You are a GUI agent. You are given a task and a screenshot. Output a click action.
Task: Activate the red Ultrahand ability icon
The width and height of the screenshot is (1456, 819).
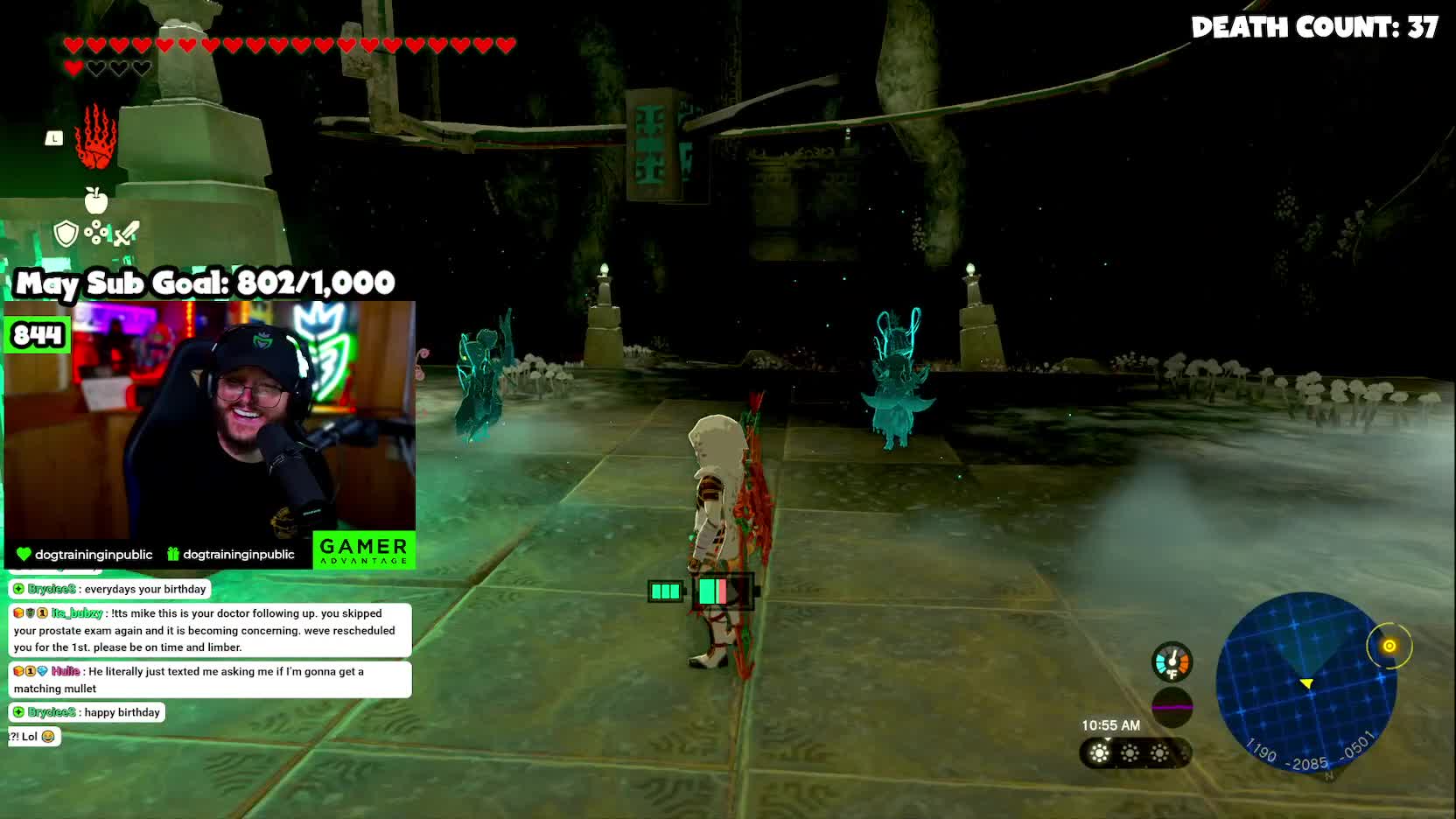[x=95, y=138]
